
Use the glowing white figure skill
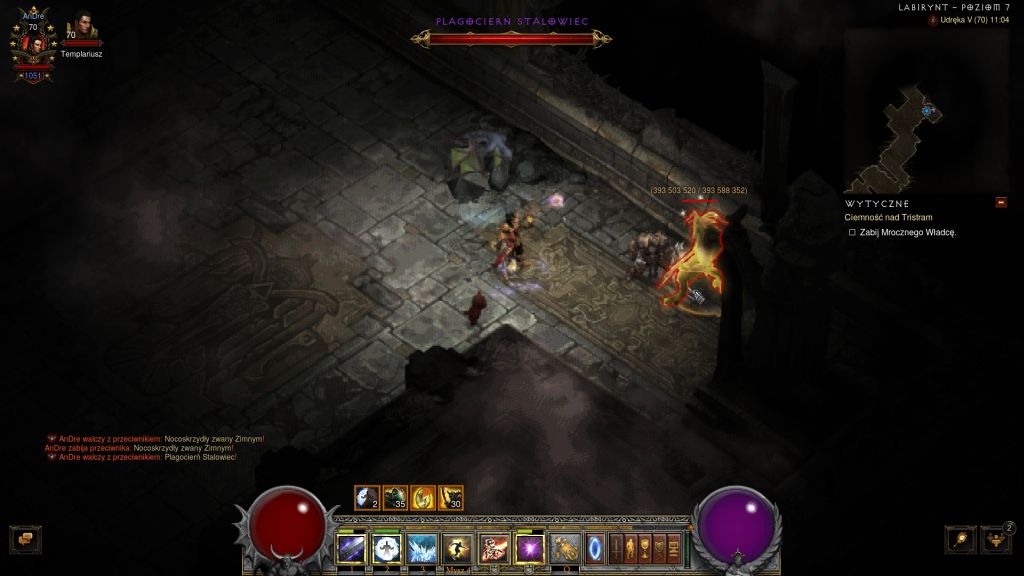tap(387, 548)
